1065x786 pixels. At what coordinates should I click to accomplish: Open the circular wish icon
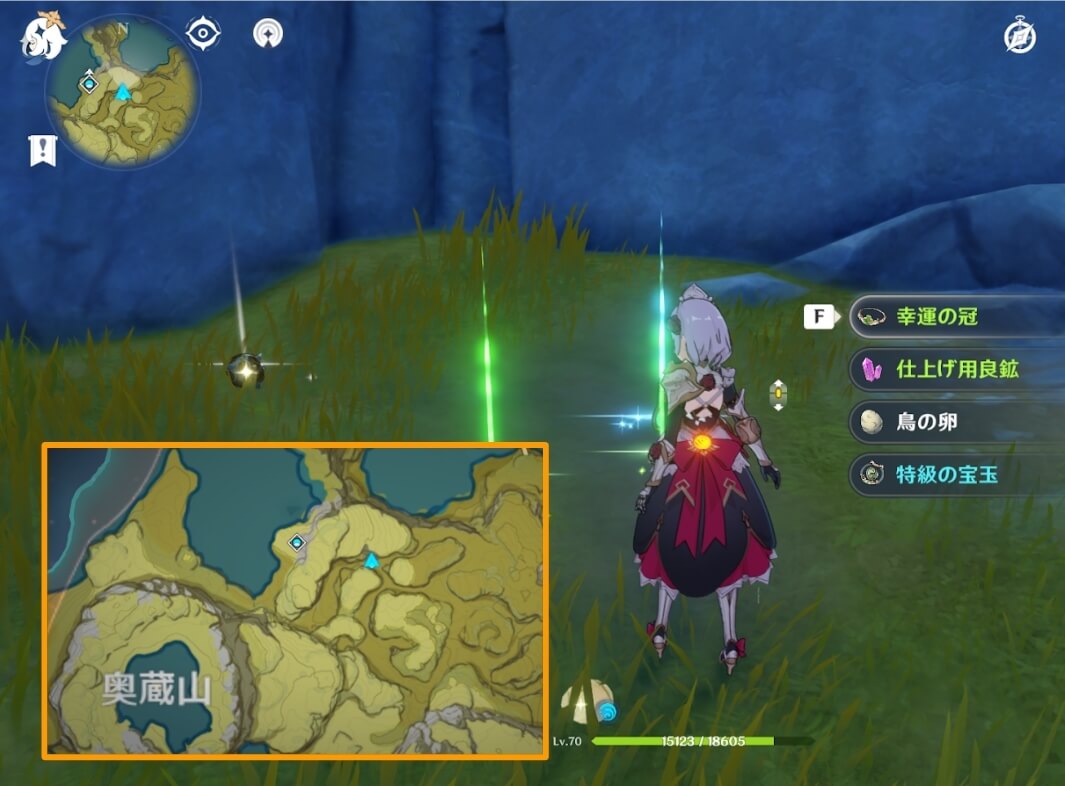[268, 33]
